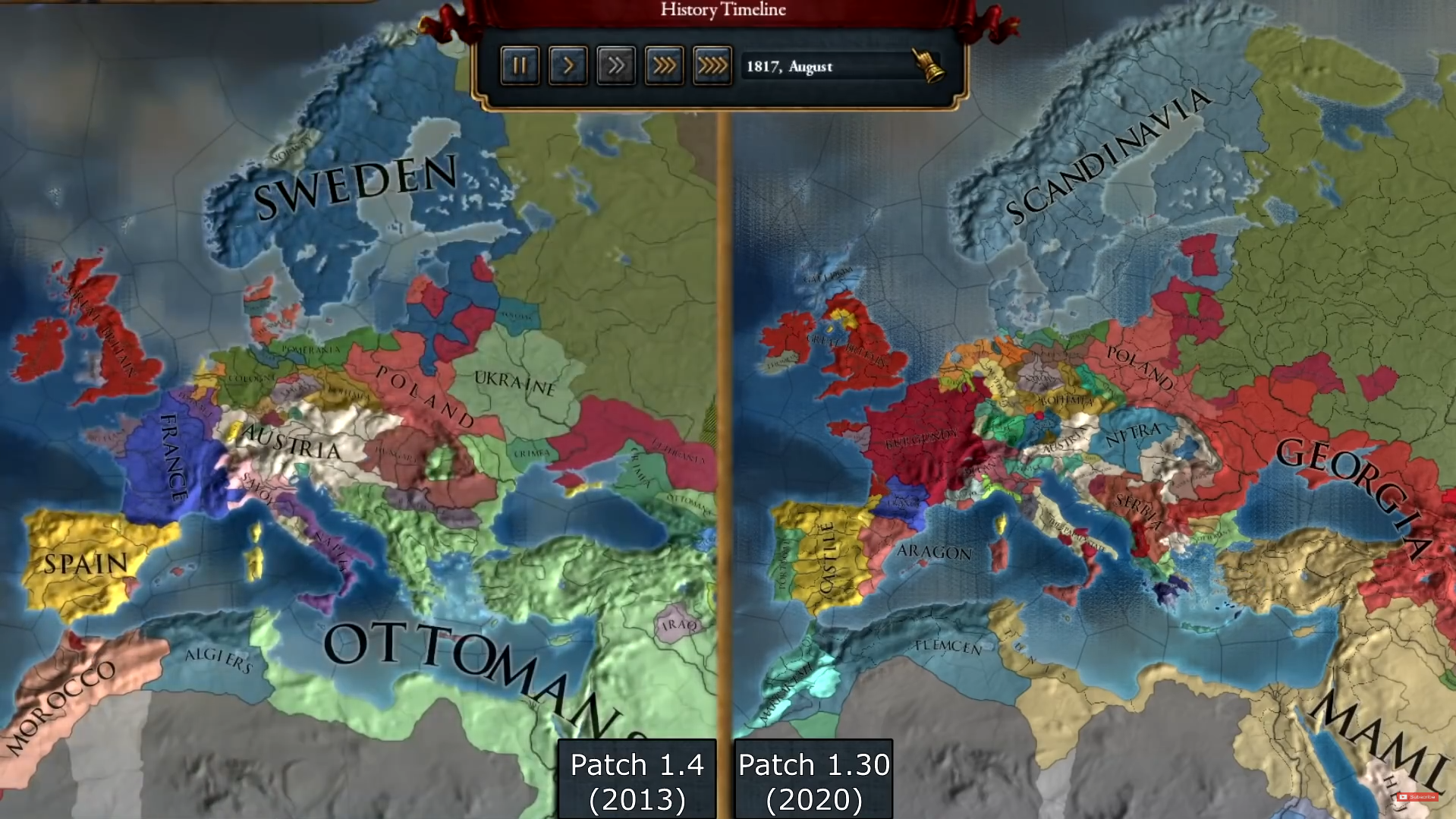Screen dimensions: 1456x819
Task: Select the single-arrow slow speed button
Action: pyautogui.click(x=568, y=66)
